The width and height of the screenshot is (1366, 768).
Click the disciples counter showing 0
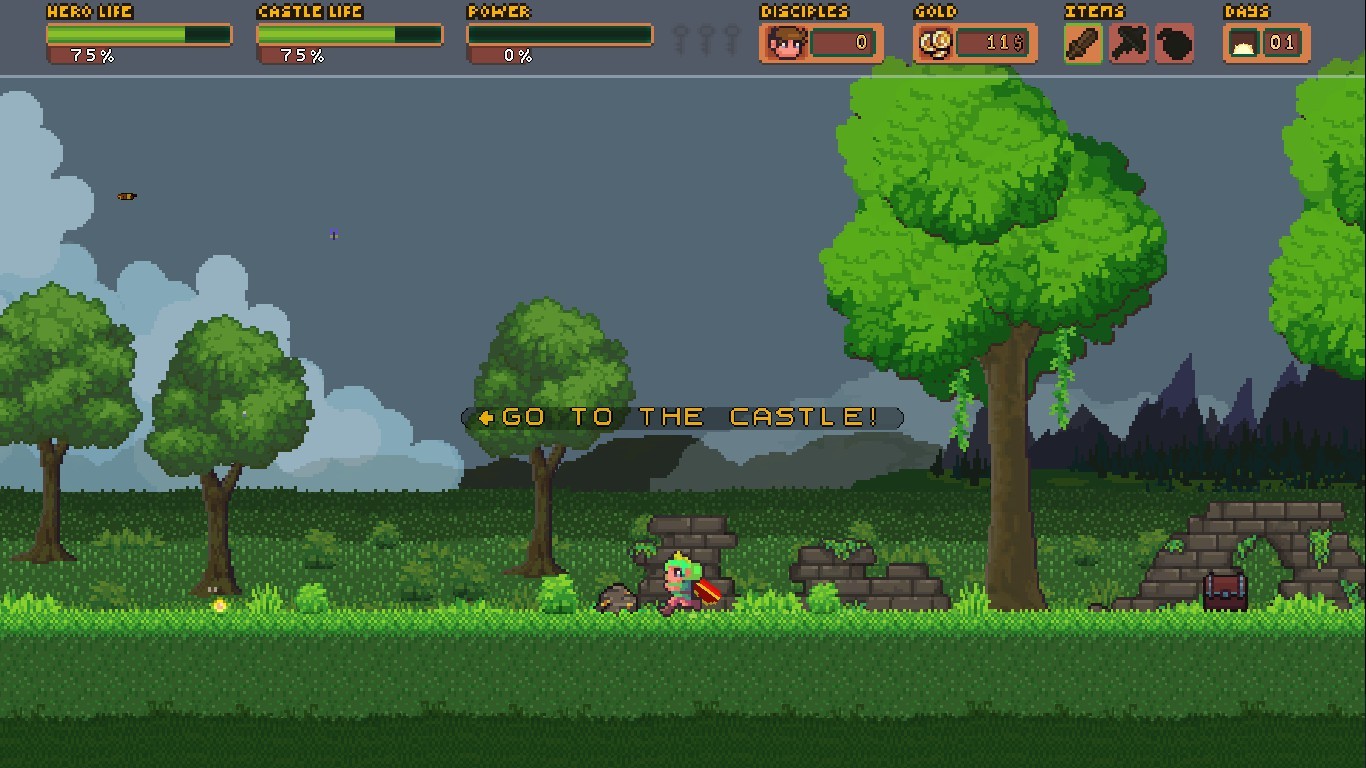(846, 43)
